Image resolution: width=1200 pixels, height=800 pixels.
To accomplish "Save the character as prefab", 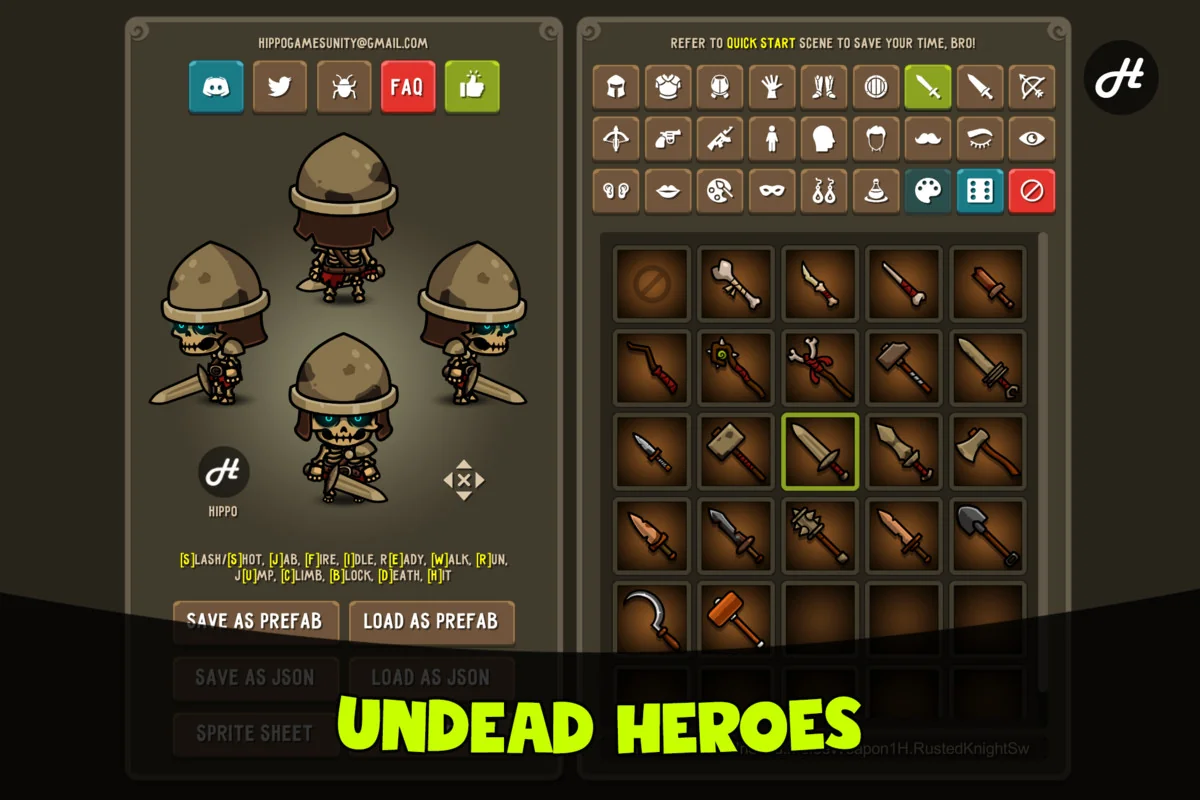I will point(255,621).
